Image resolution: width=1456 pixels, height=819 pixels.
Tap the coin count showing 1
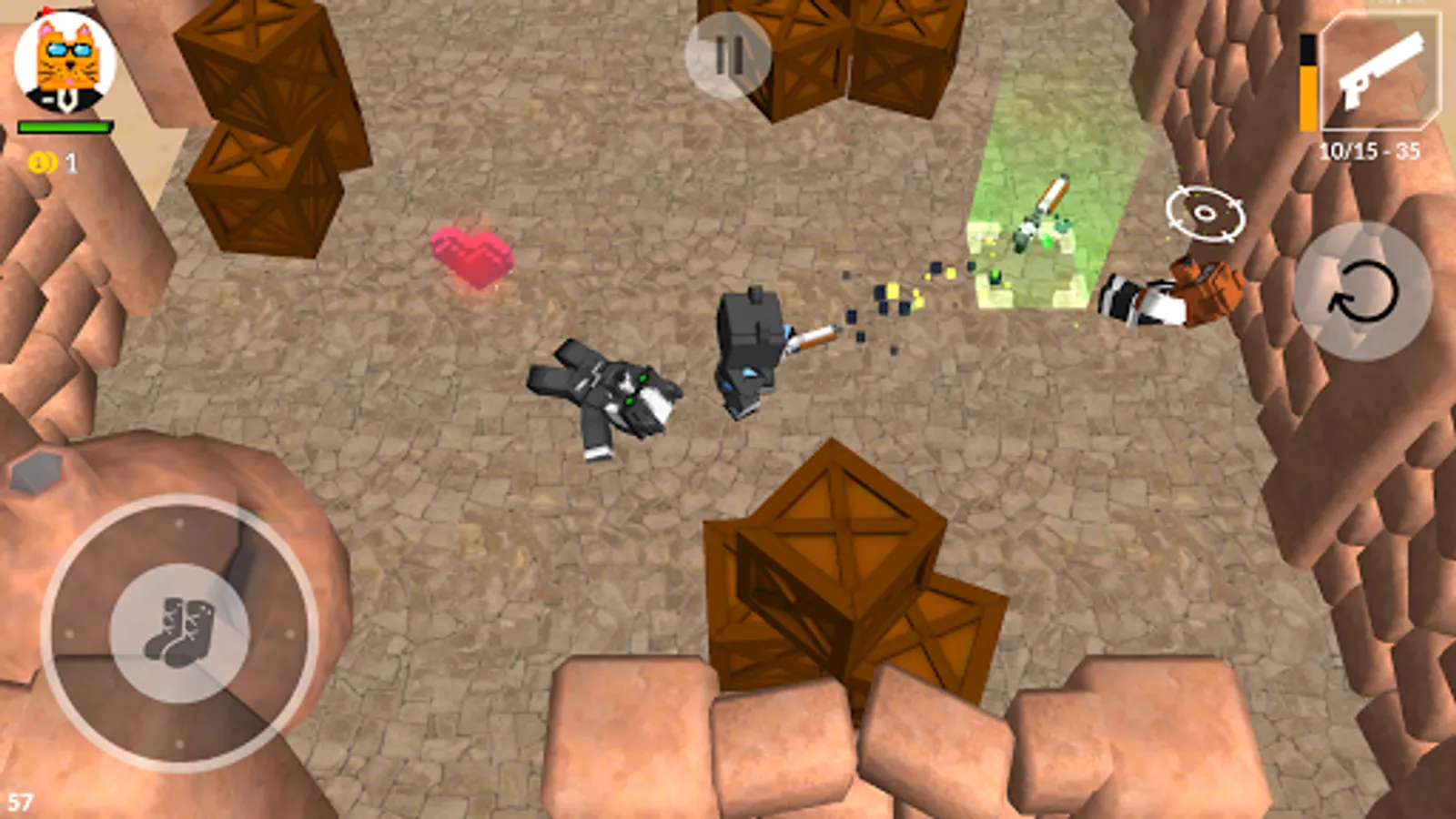[70, 165]
